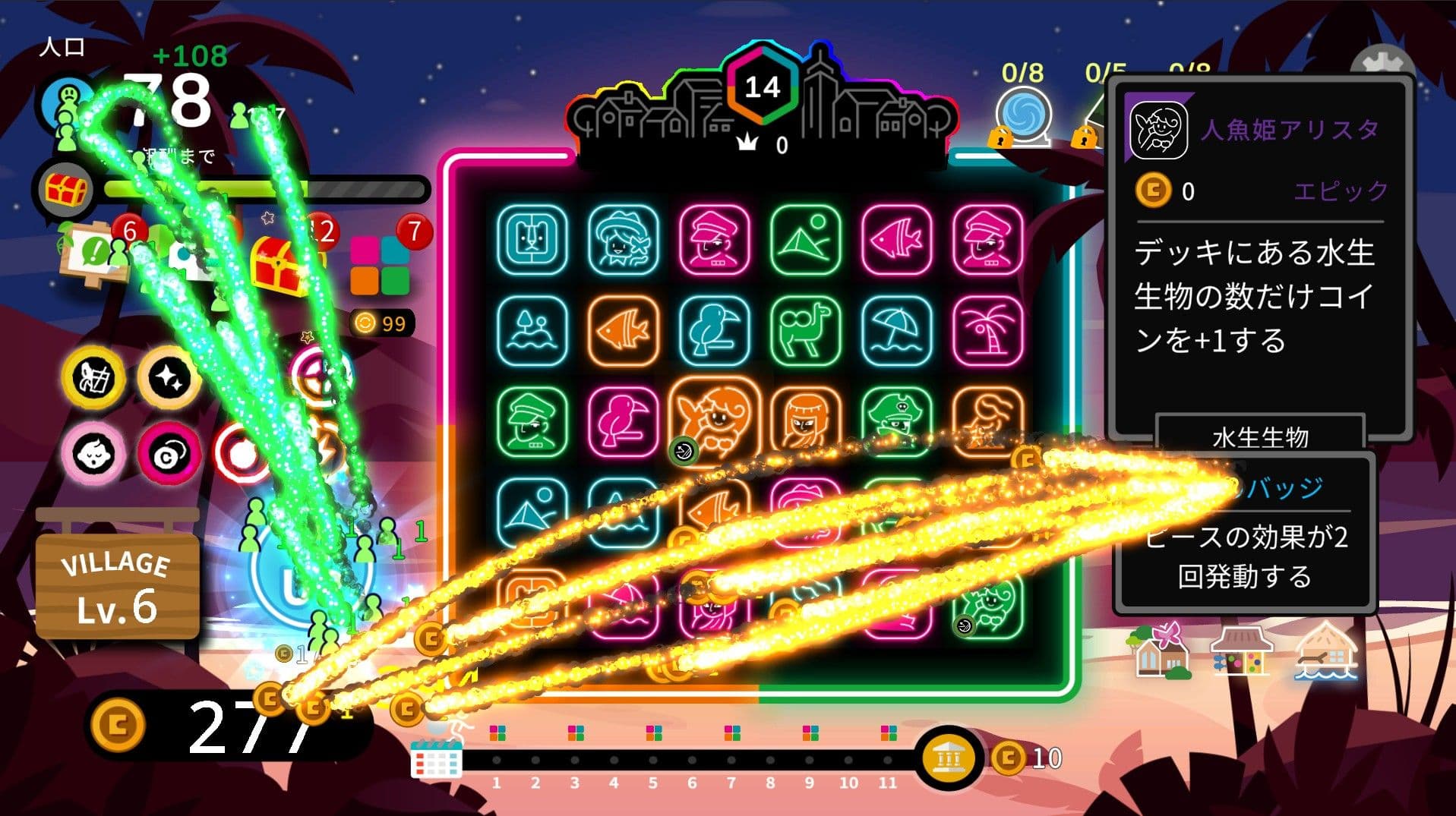1456x816 pixels.
Task: Pick the cyan pirate girl tile
Action: pyautogui.click(x=623, y=240)
